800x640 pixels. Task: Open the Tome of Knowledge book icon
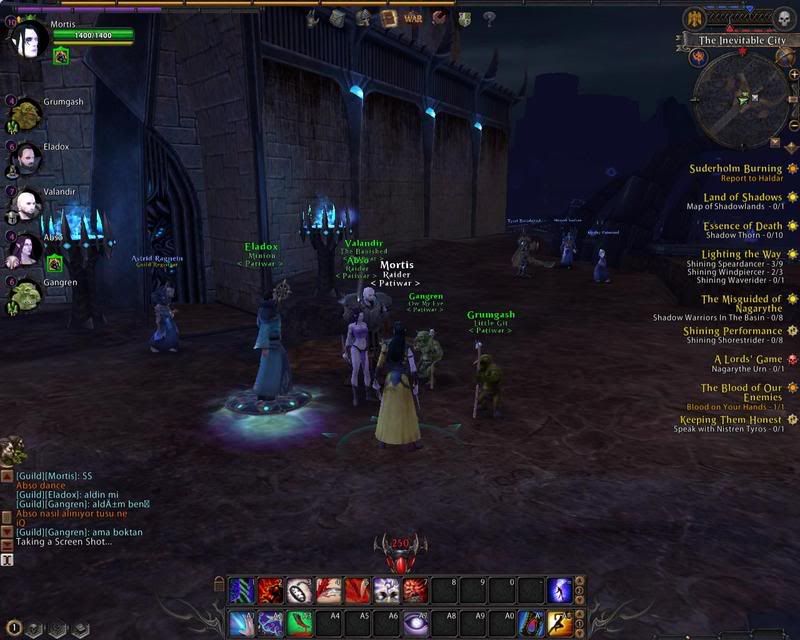[388, 18]
